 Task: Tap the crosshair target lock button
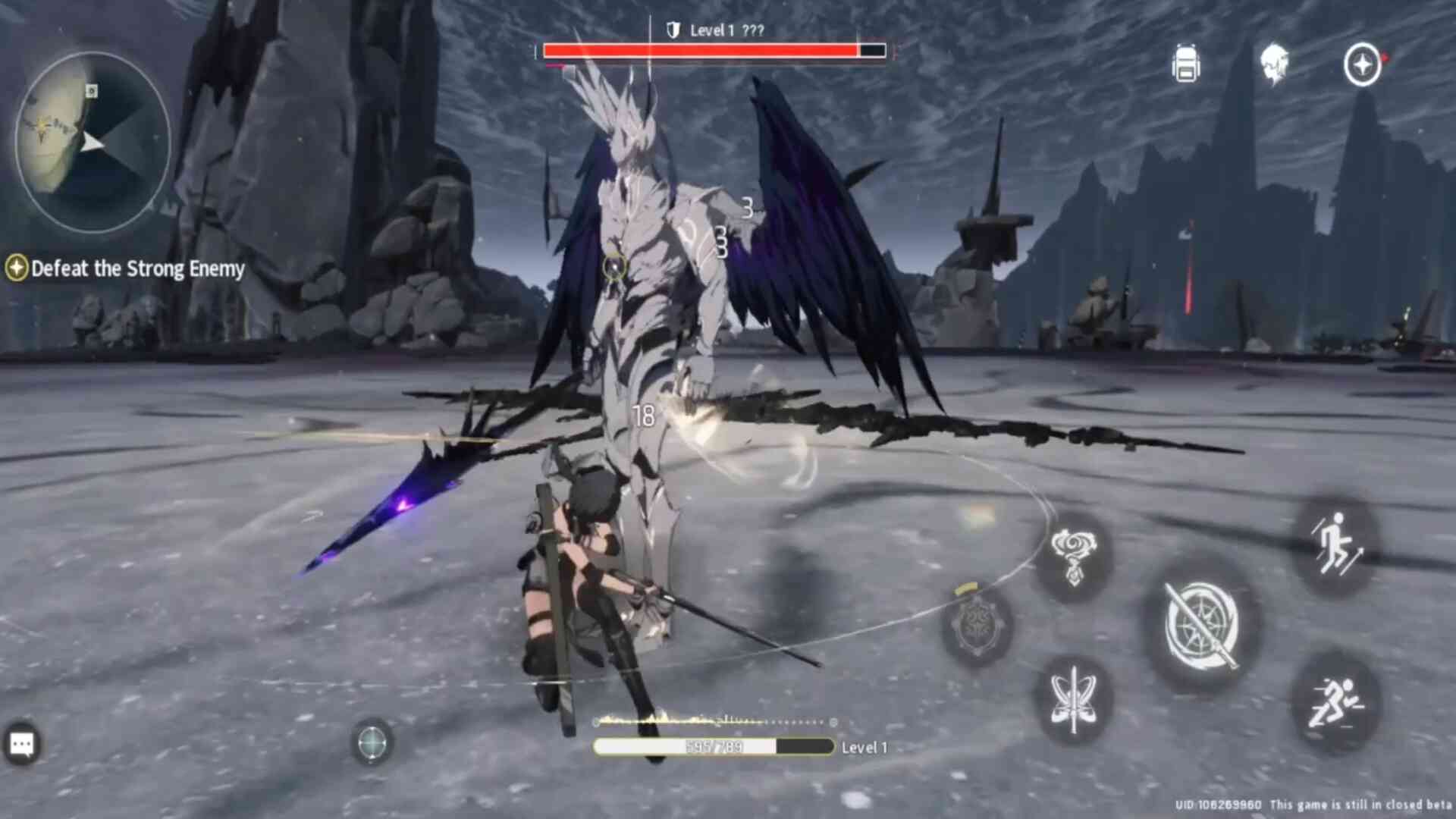click(372, 742)
